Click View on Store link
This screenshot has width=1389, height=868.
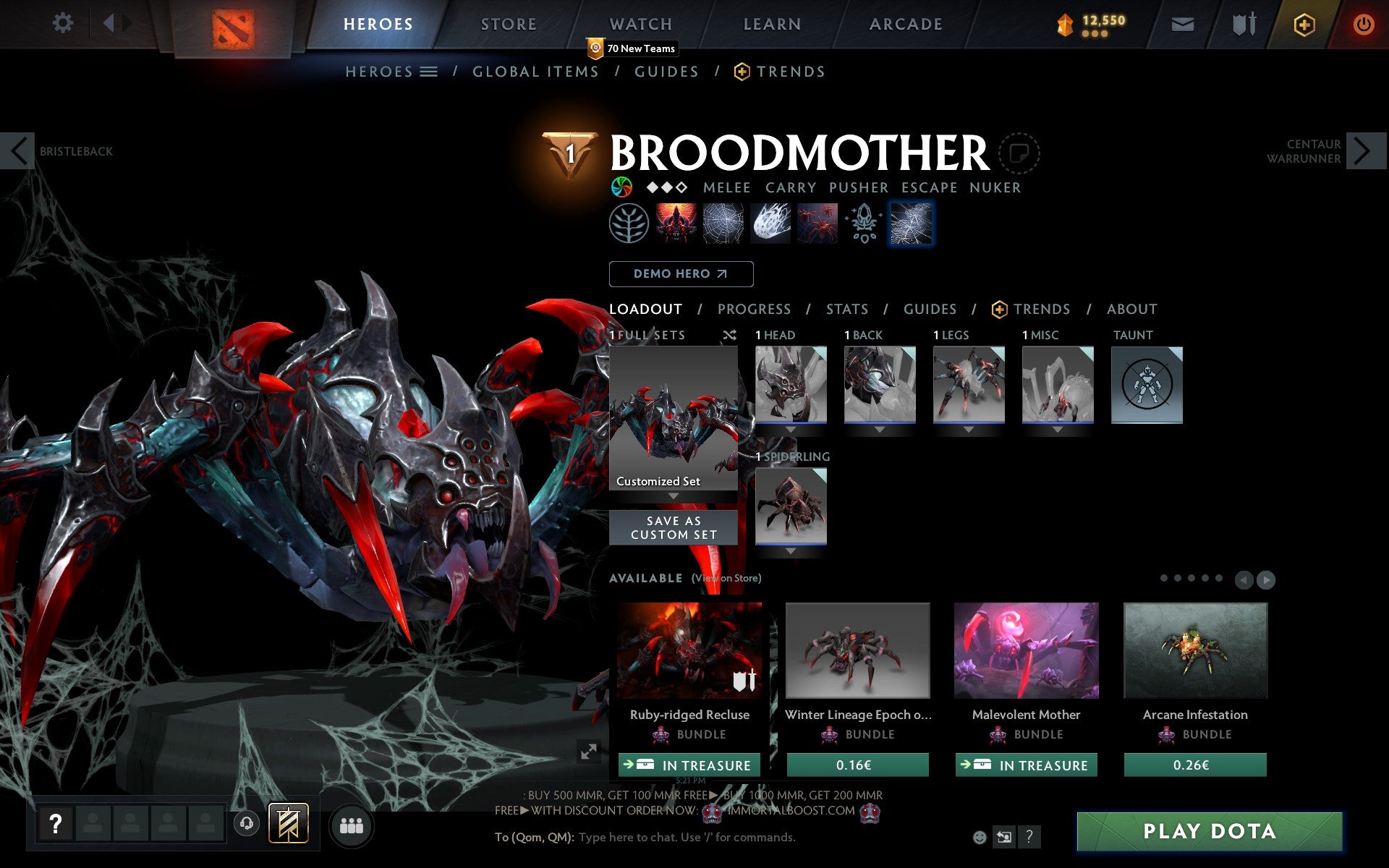[x=726, y=579]
